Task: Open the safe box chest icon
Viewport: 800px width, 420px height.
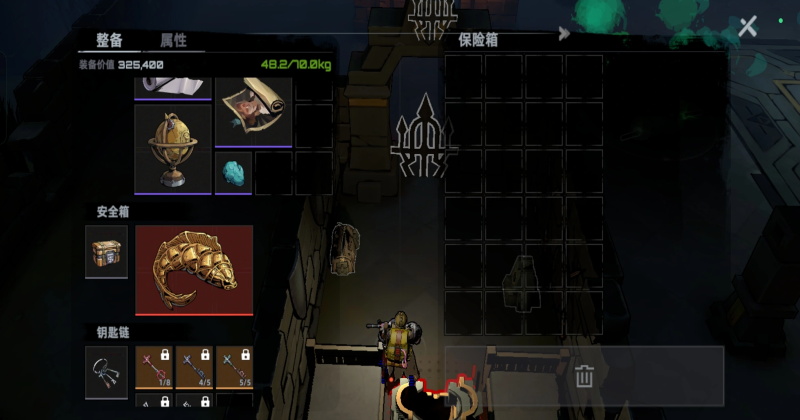Action: coord(106,252)
